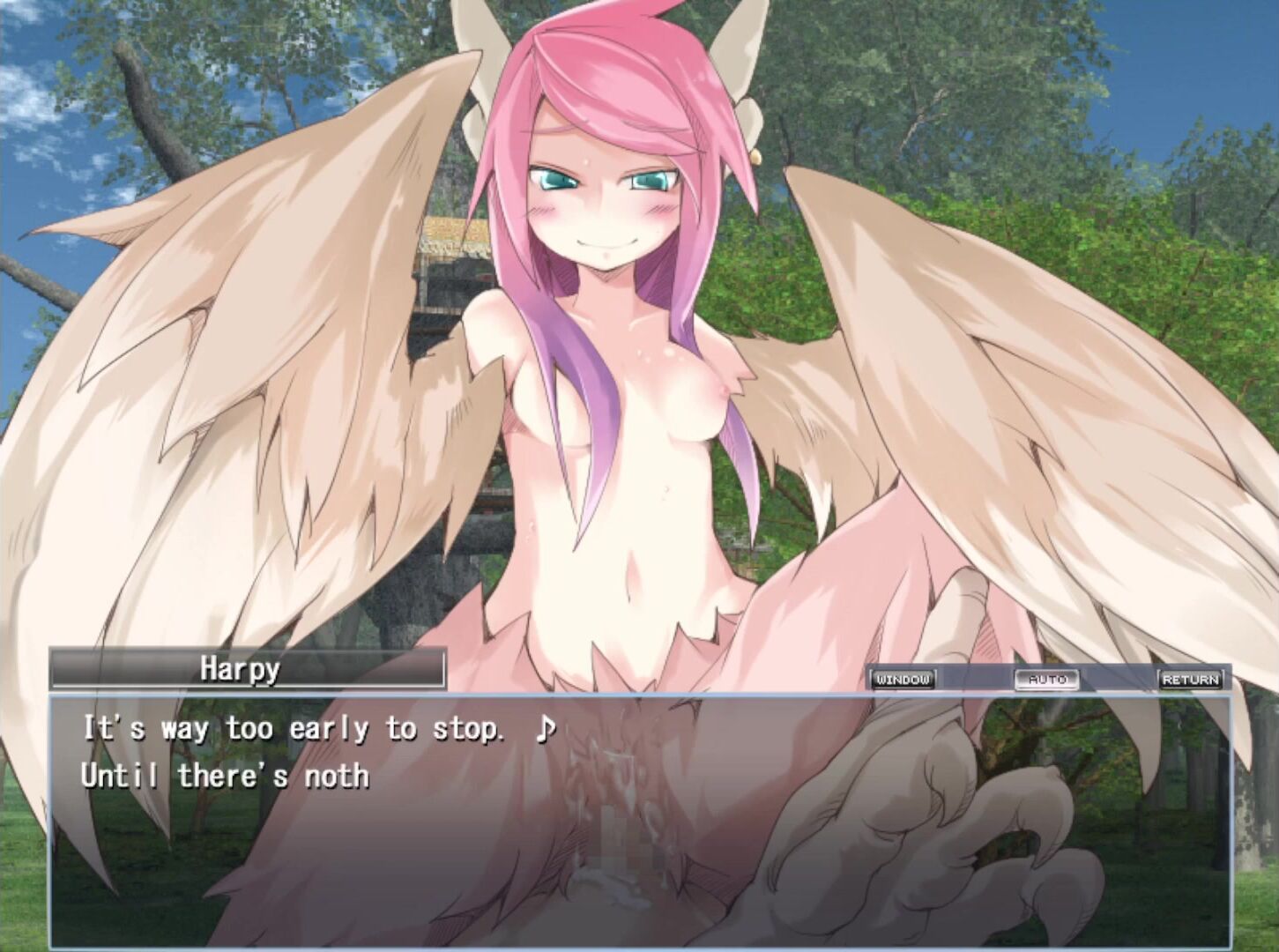Click the RETURN button
Screen dimensions: 1279x952
(1191, 679)
